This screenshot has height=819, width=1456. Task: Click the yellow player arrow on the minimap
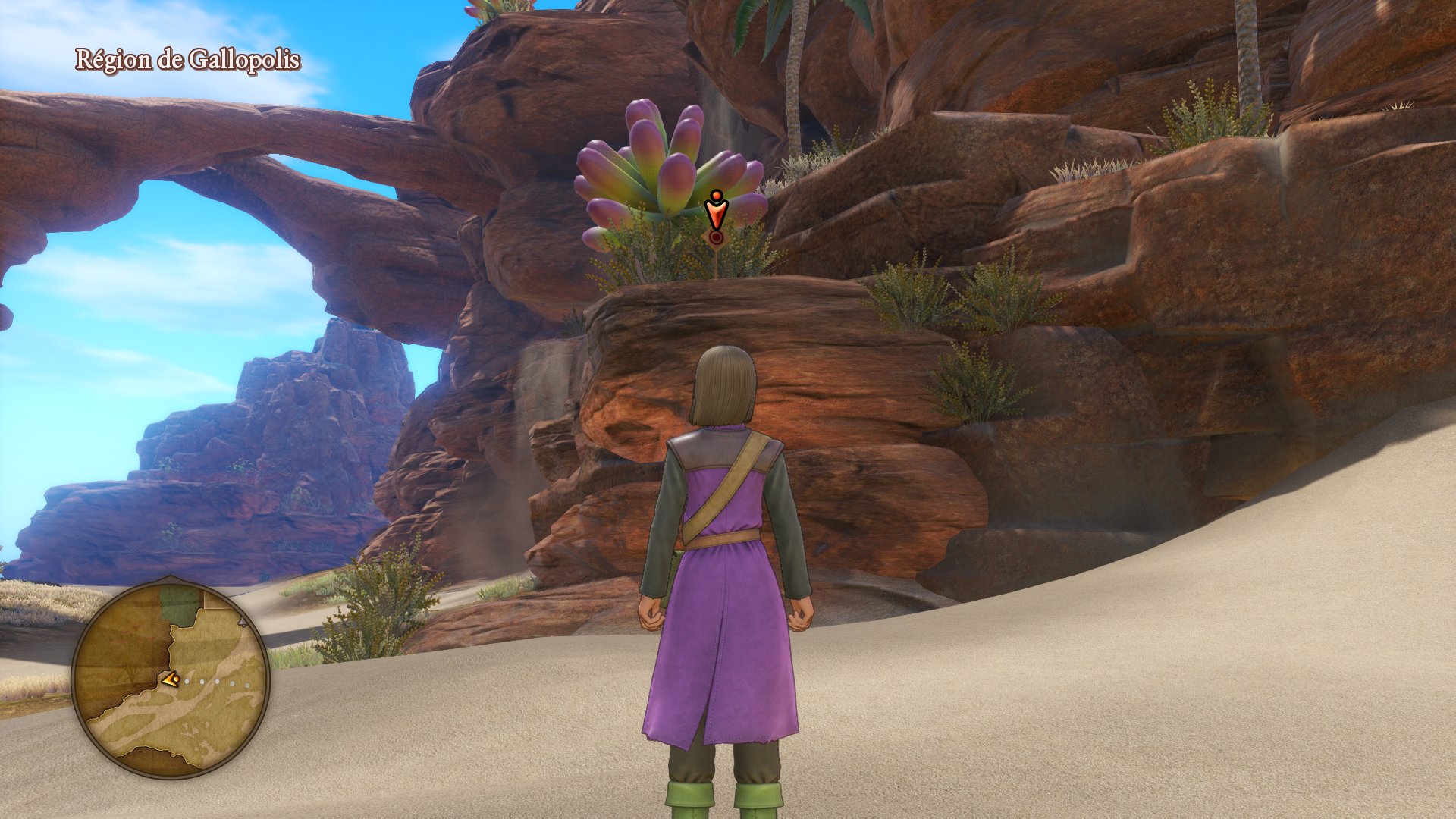pos(171,679)
